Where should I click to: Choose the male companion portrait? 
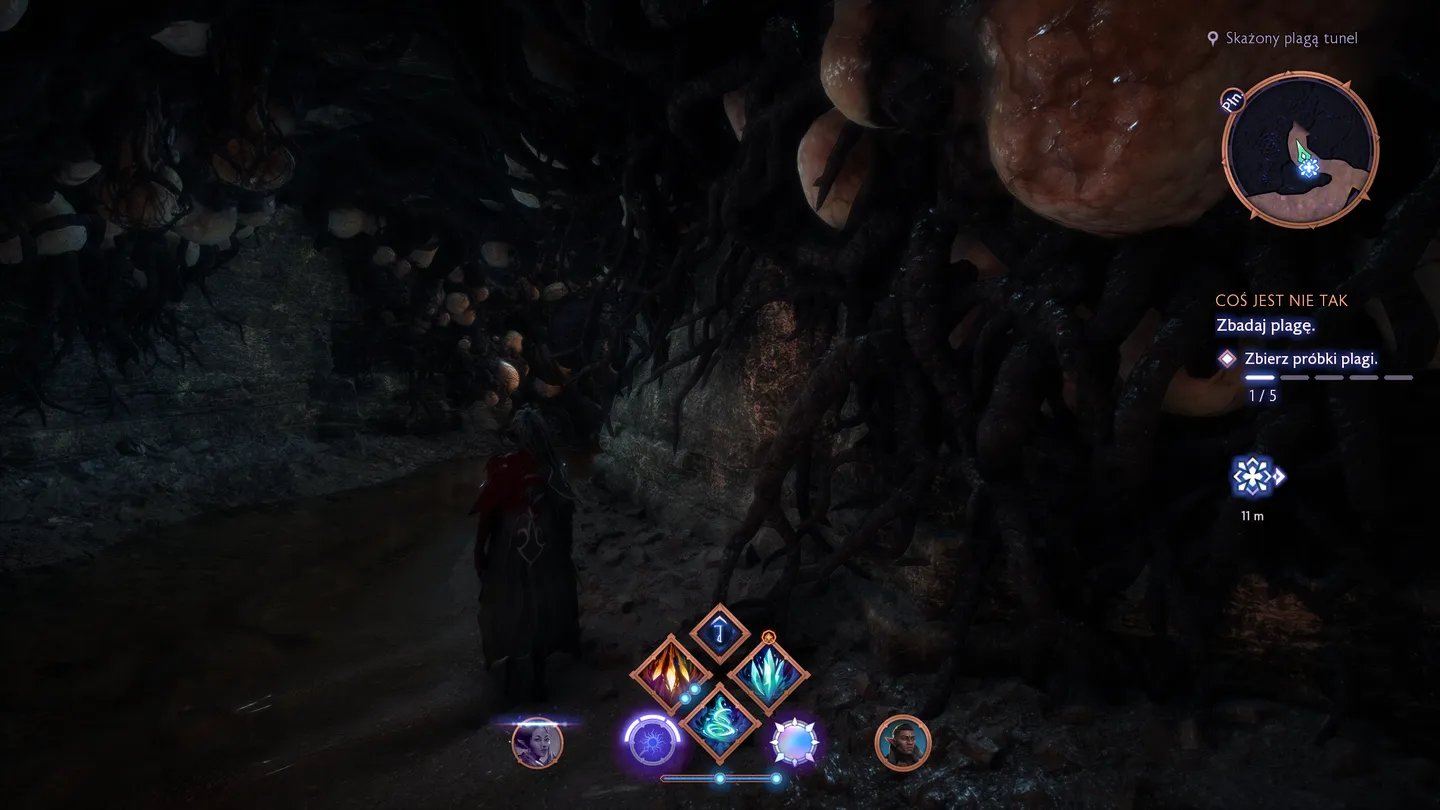pos(903,743)
